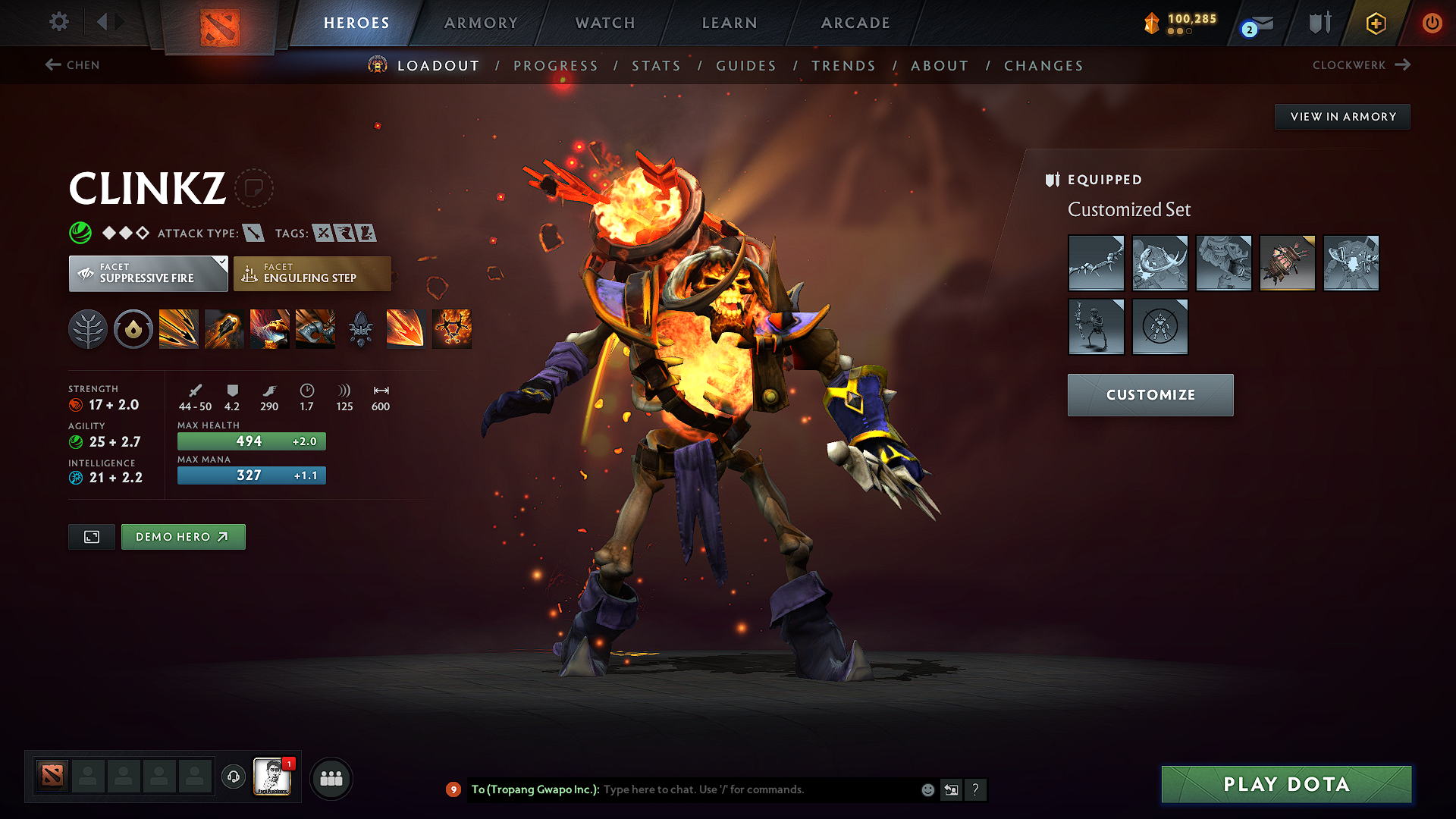The height and width of the screenshot is (819, 1456).
Task: Open the Armory menu item
Action: click(x=481, y=23)
